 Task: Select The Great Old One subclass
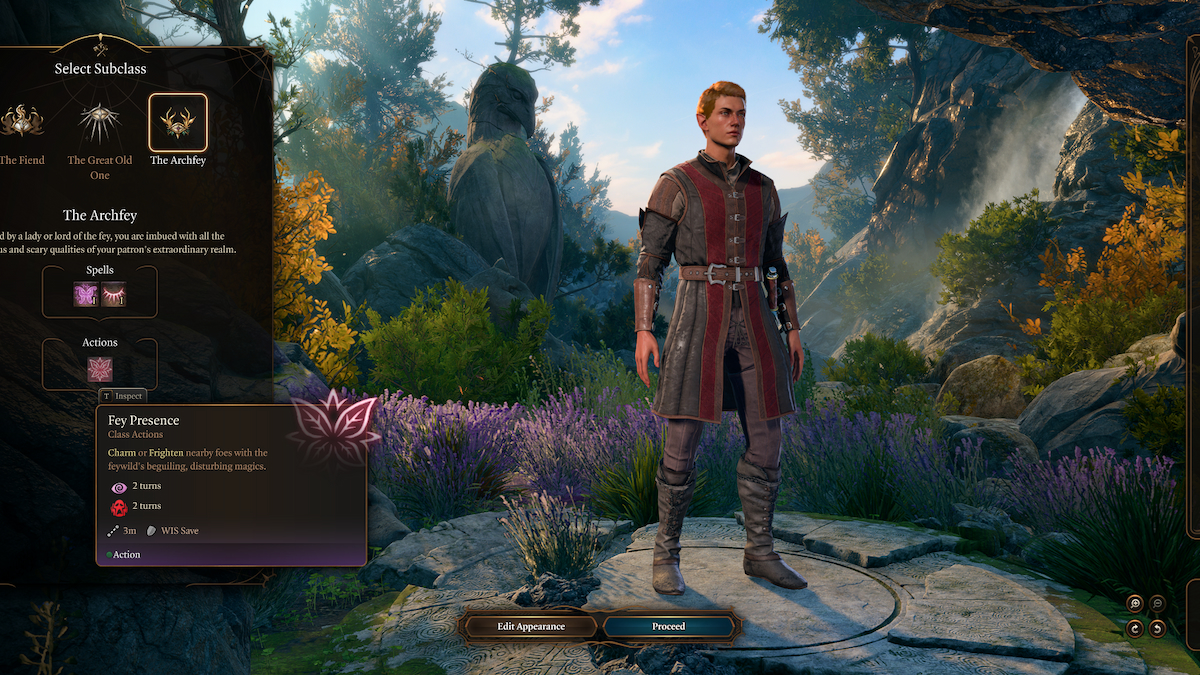[x=100, y=122]
